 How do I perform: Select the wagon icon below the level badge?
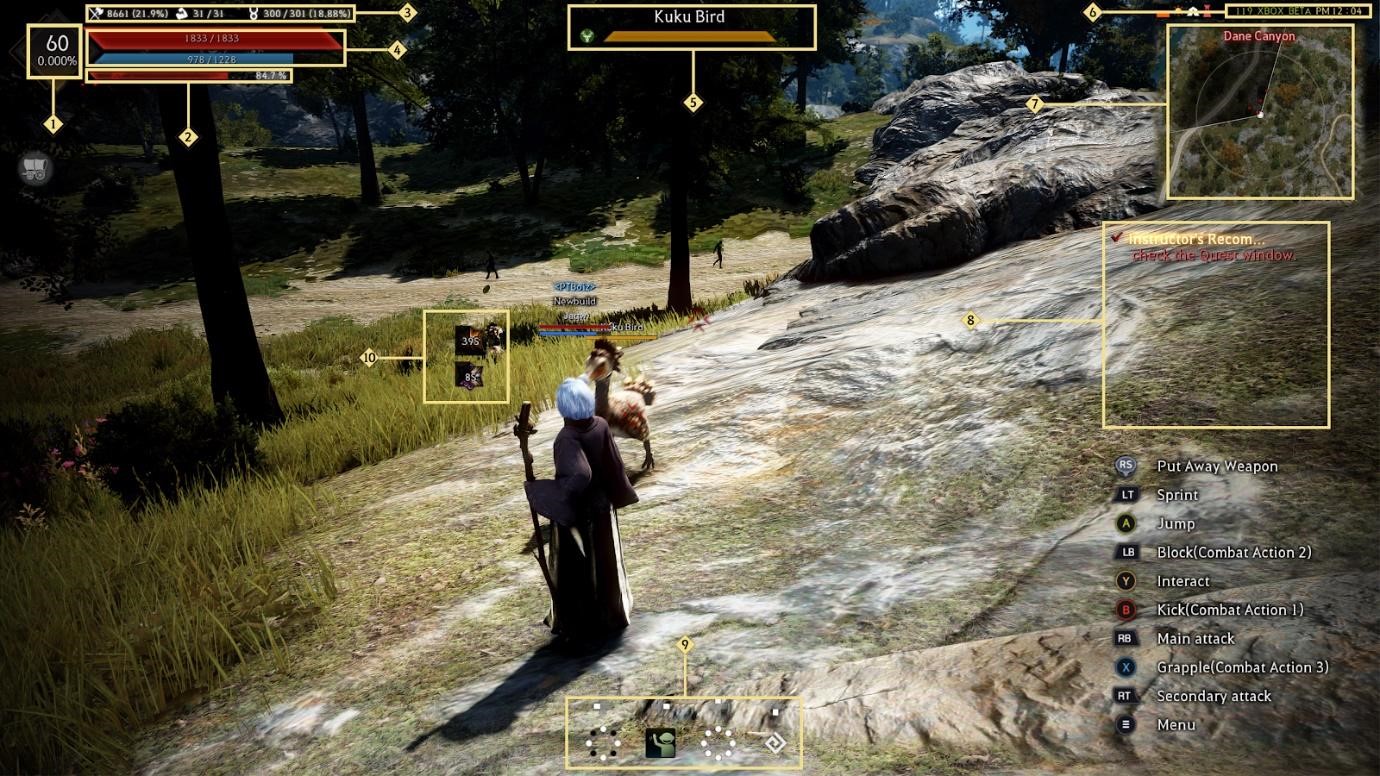click(x=36, y=170)
